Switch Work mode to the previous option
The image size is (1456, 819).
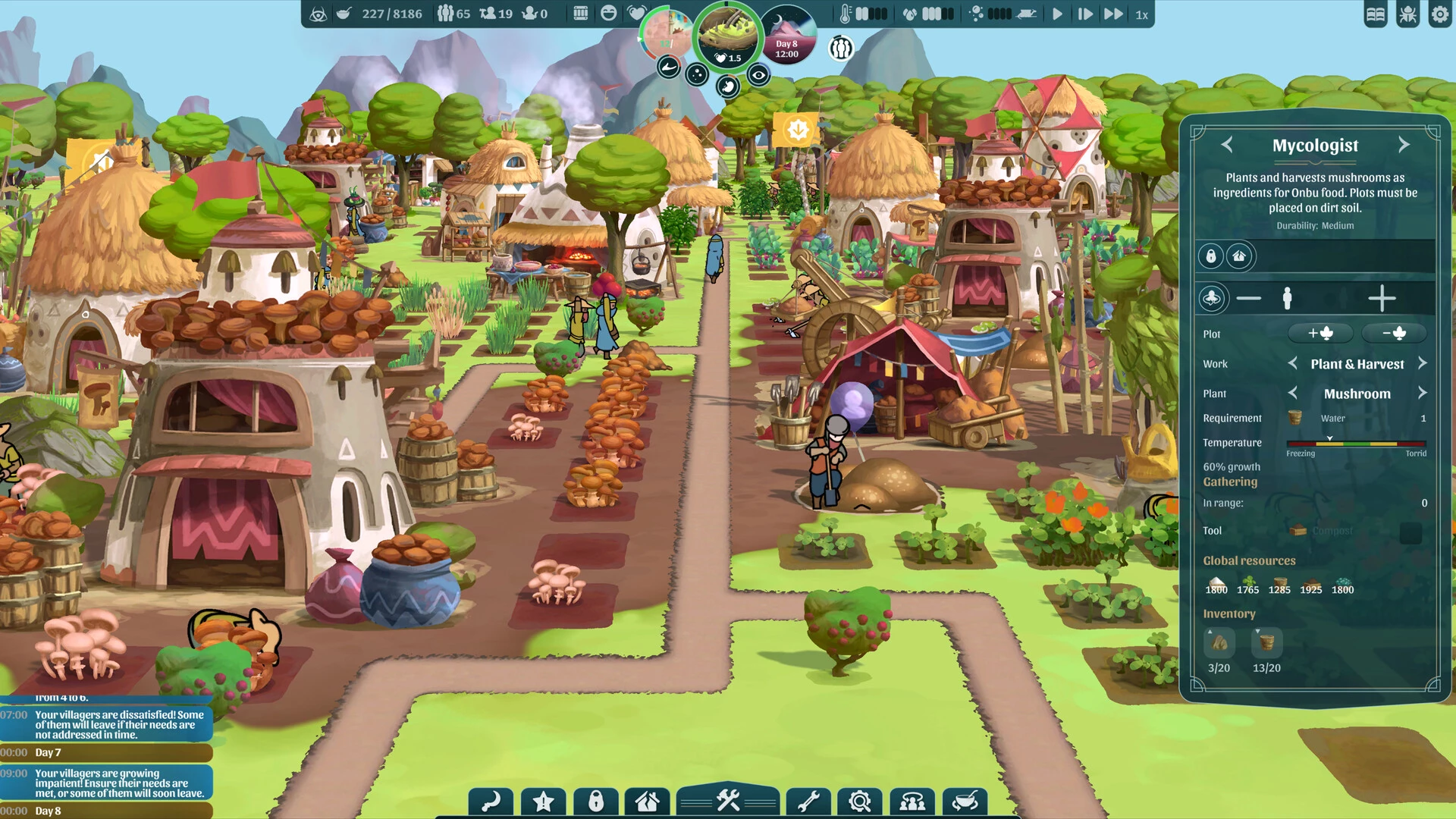point(1293,363)
